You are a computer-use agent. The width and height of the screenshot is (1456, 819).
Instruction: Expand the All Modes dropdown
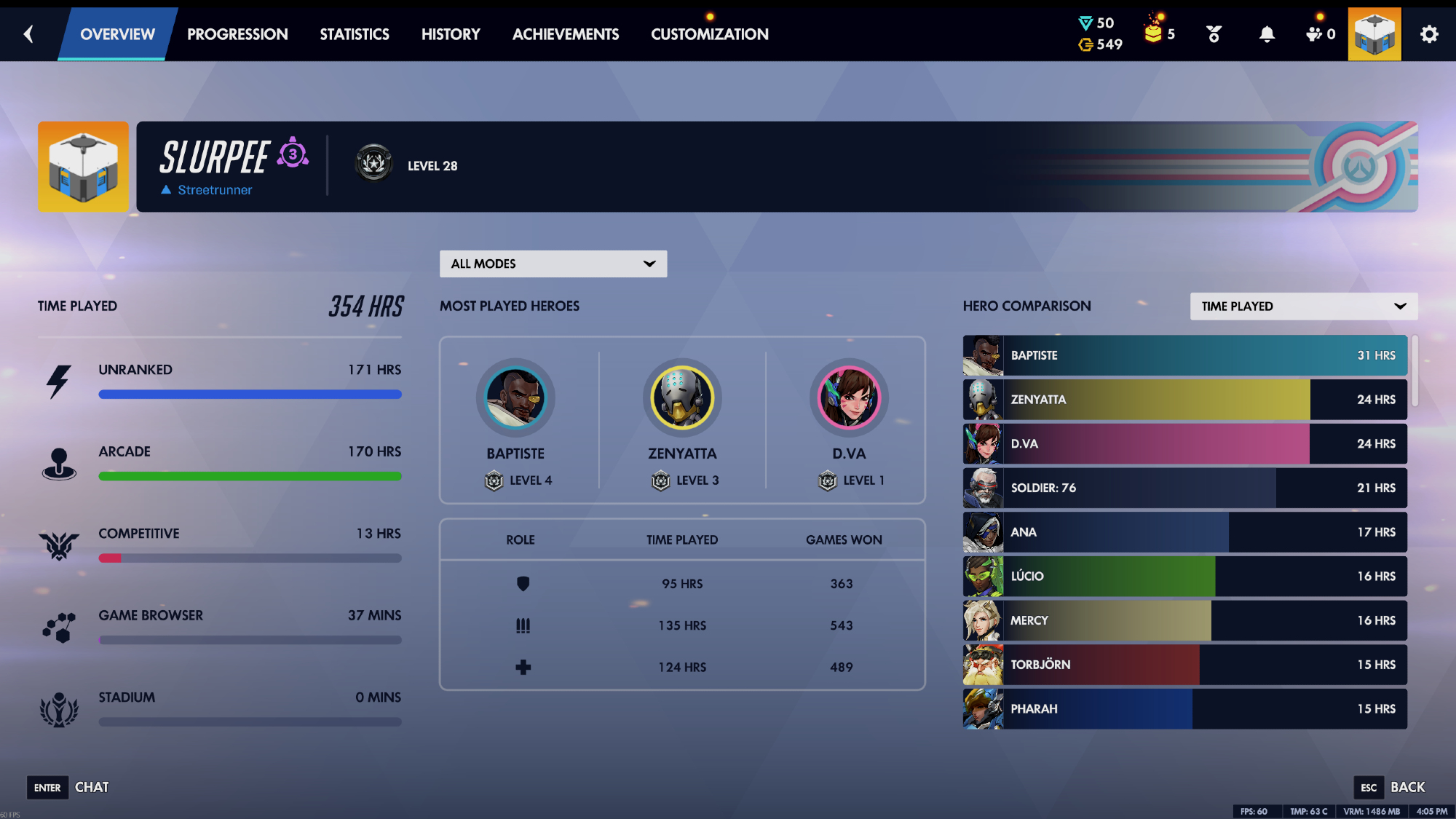pos(553,264)
